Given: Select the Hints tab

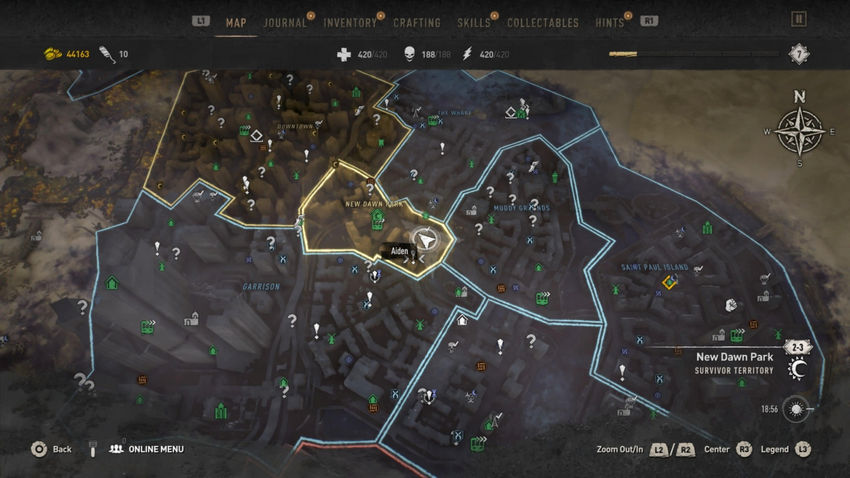Looking at the screenshot, I should (x=609, y=23).
